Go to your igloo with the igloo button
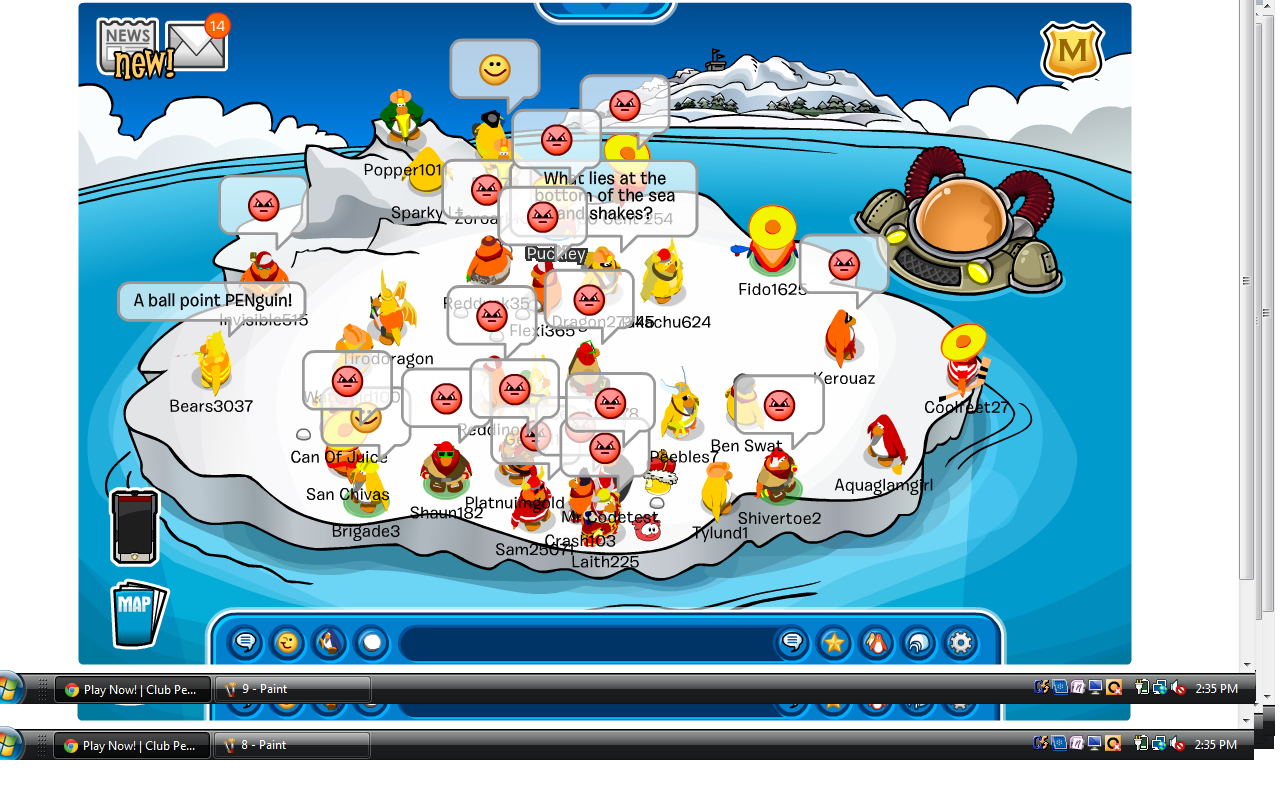This screenshot has height=800, width=1280. 918,642
